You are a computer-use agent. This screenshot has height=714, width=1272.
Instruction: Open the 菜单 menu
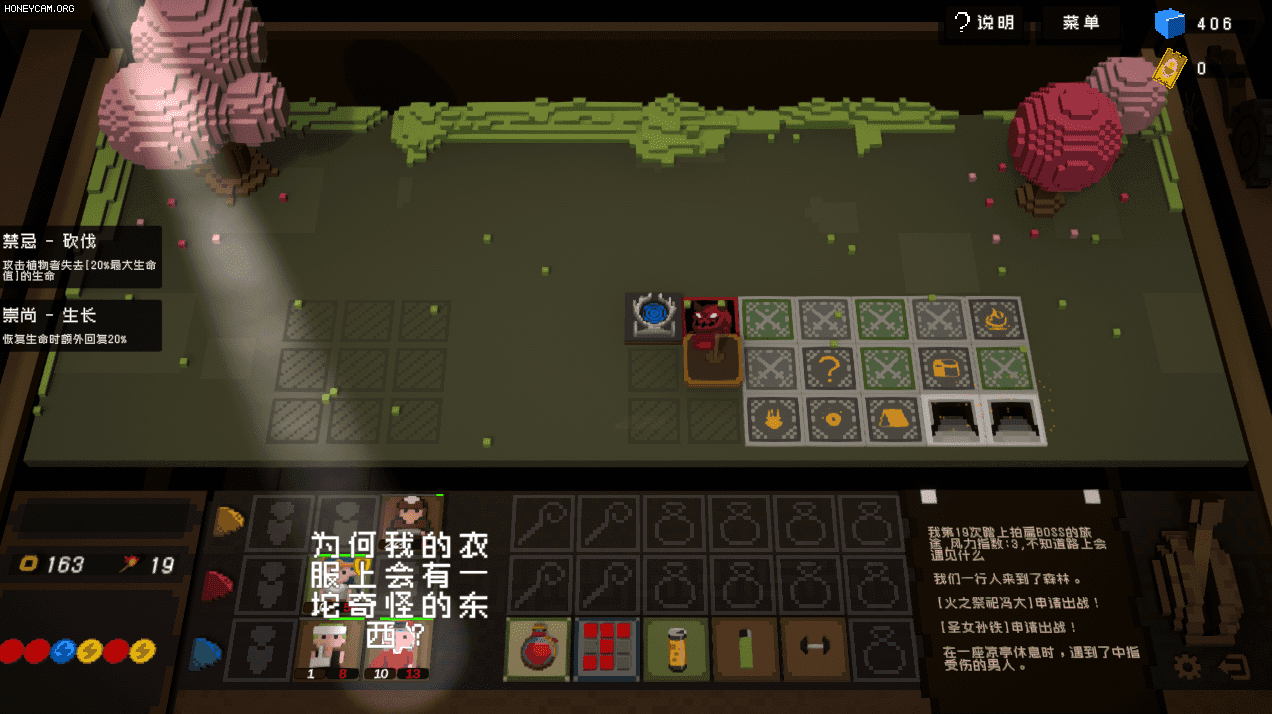click(x=1081, y=23)
